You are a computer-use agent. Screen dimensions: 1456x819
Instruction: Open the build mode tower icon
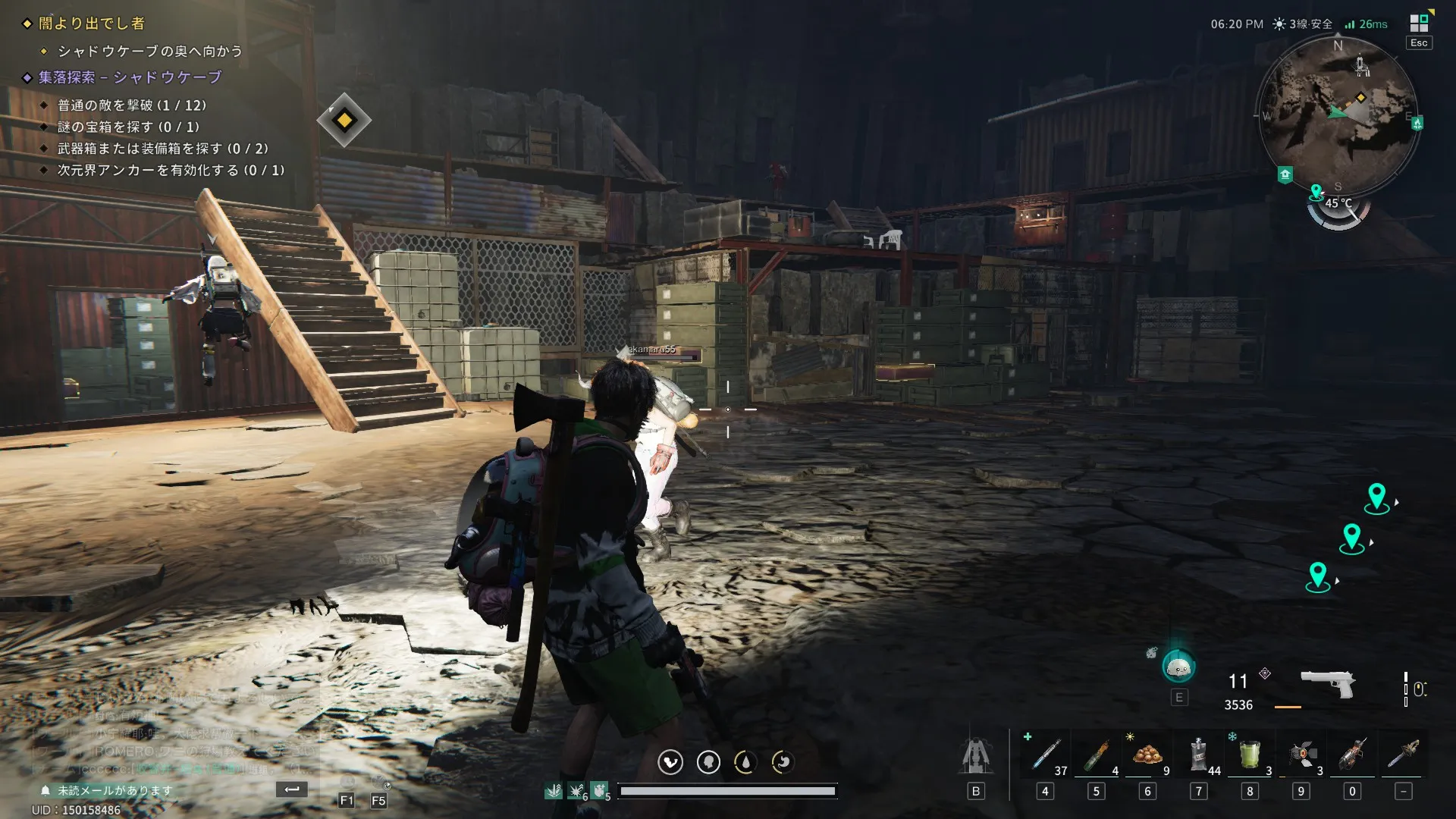(x=976, y=755)
